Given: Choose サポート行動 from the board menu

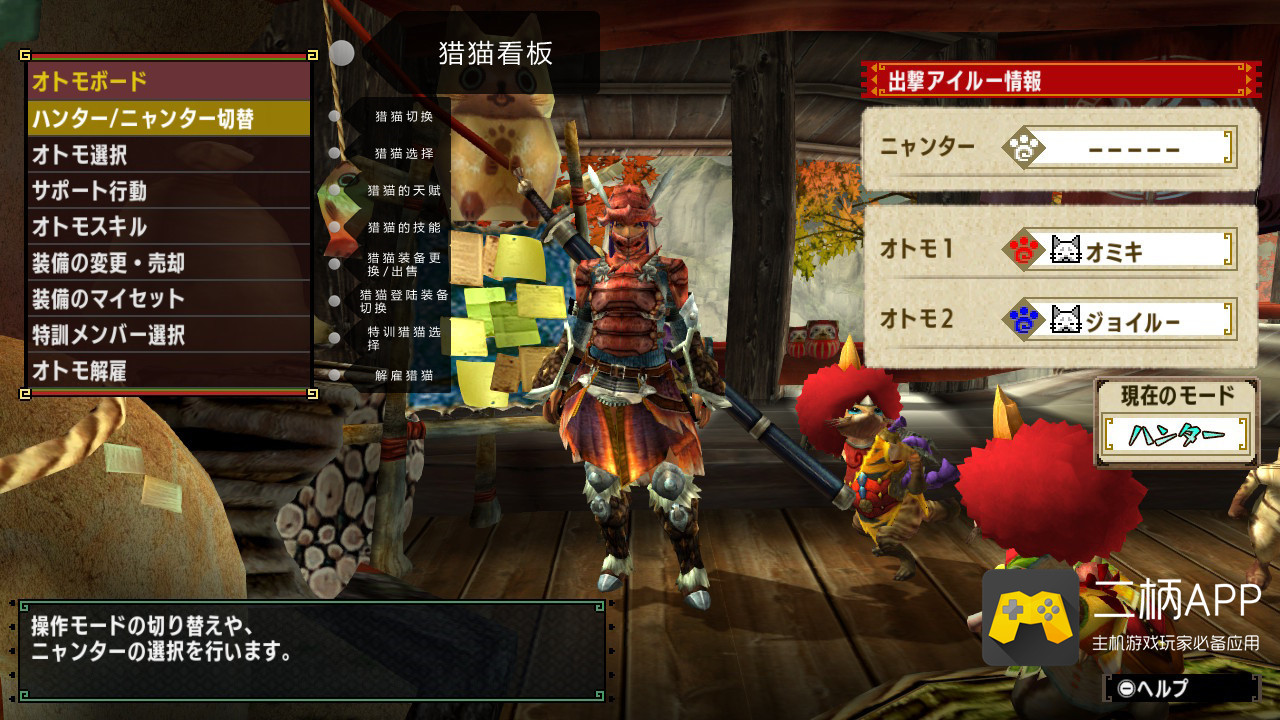Looking at the screenshot, I should [x=168, y=191].
